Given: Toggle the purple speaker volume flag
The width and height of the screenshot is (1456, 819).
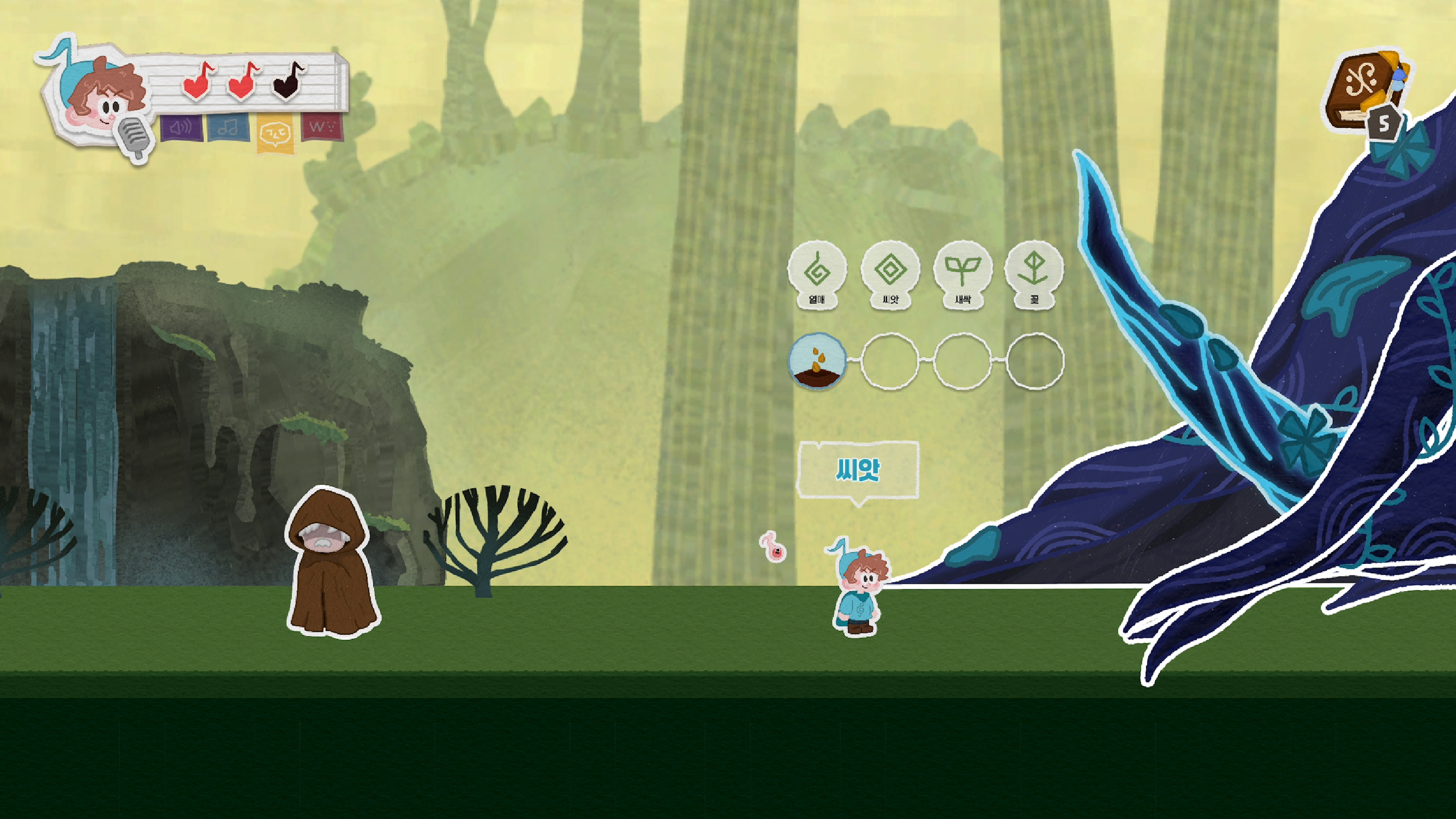Looking at the screenshot, I should coord(181,128).
